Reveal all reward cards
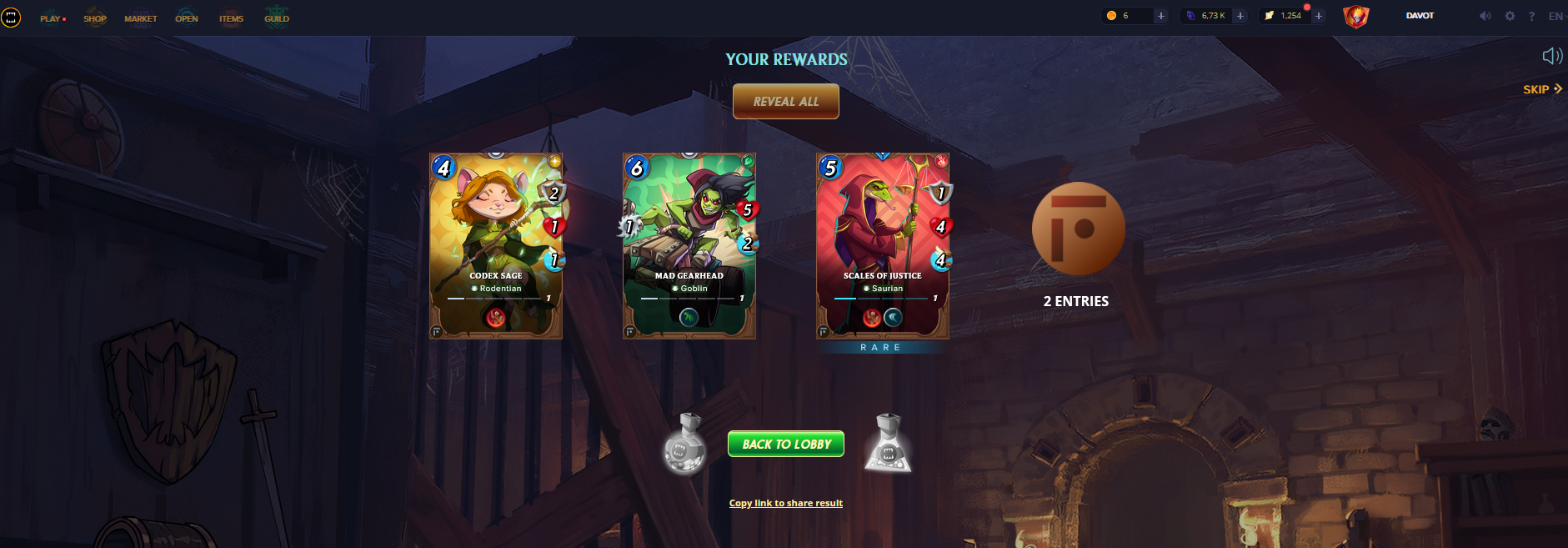Screen dimensions: 1568x548 pos(785,102)
